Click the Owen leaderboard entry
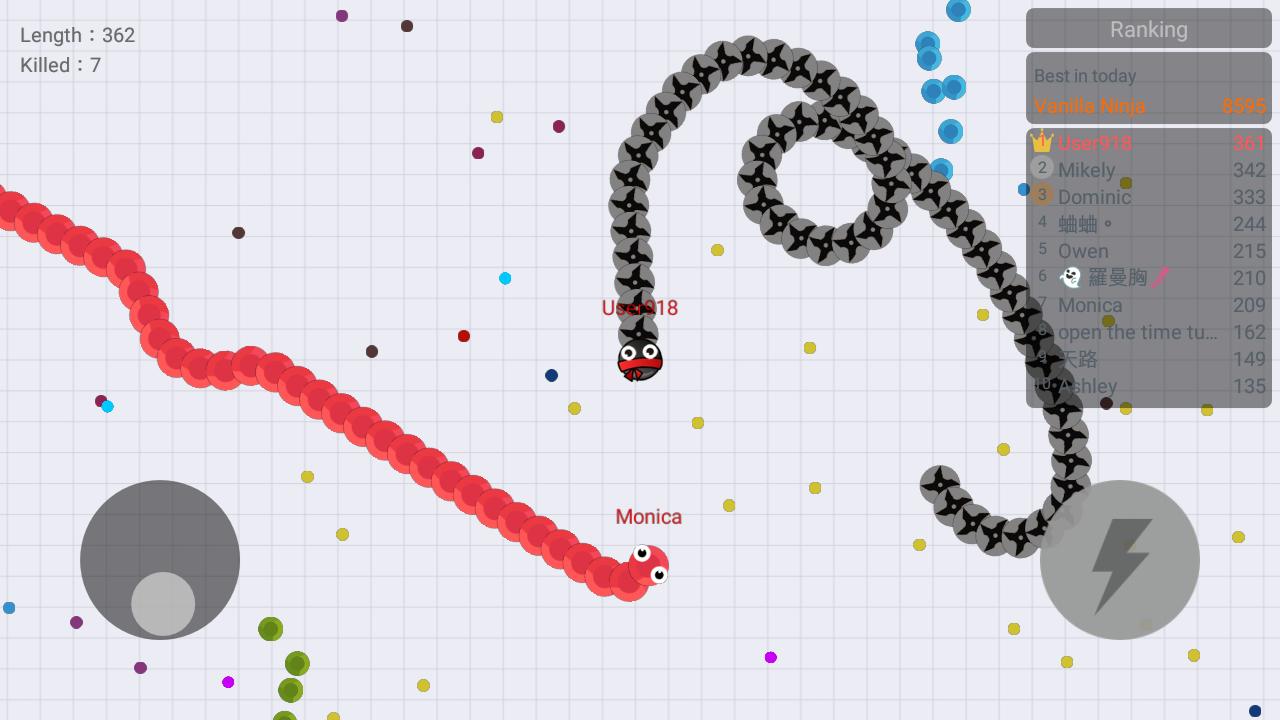1280x720 pixels. click(1083, 251)
